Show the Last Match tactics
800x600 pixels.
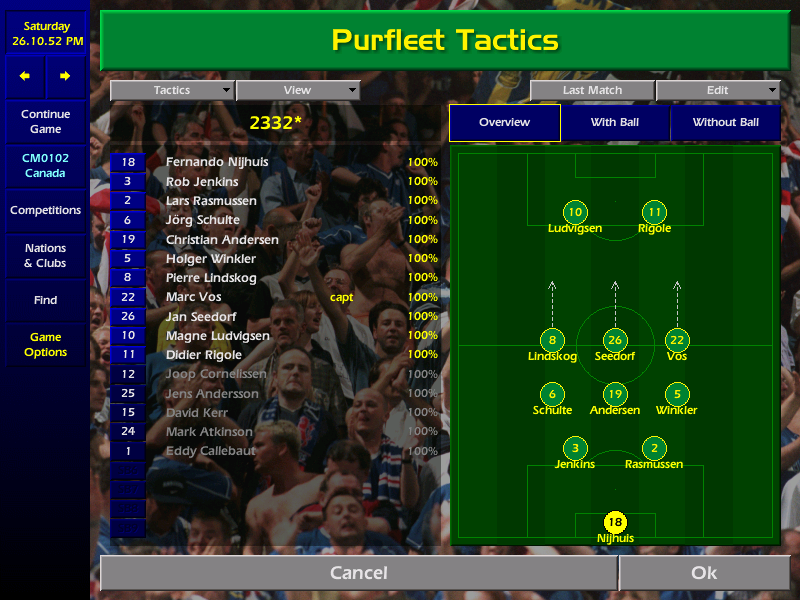pyautogui.click(x=592, y=90)
